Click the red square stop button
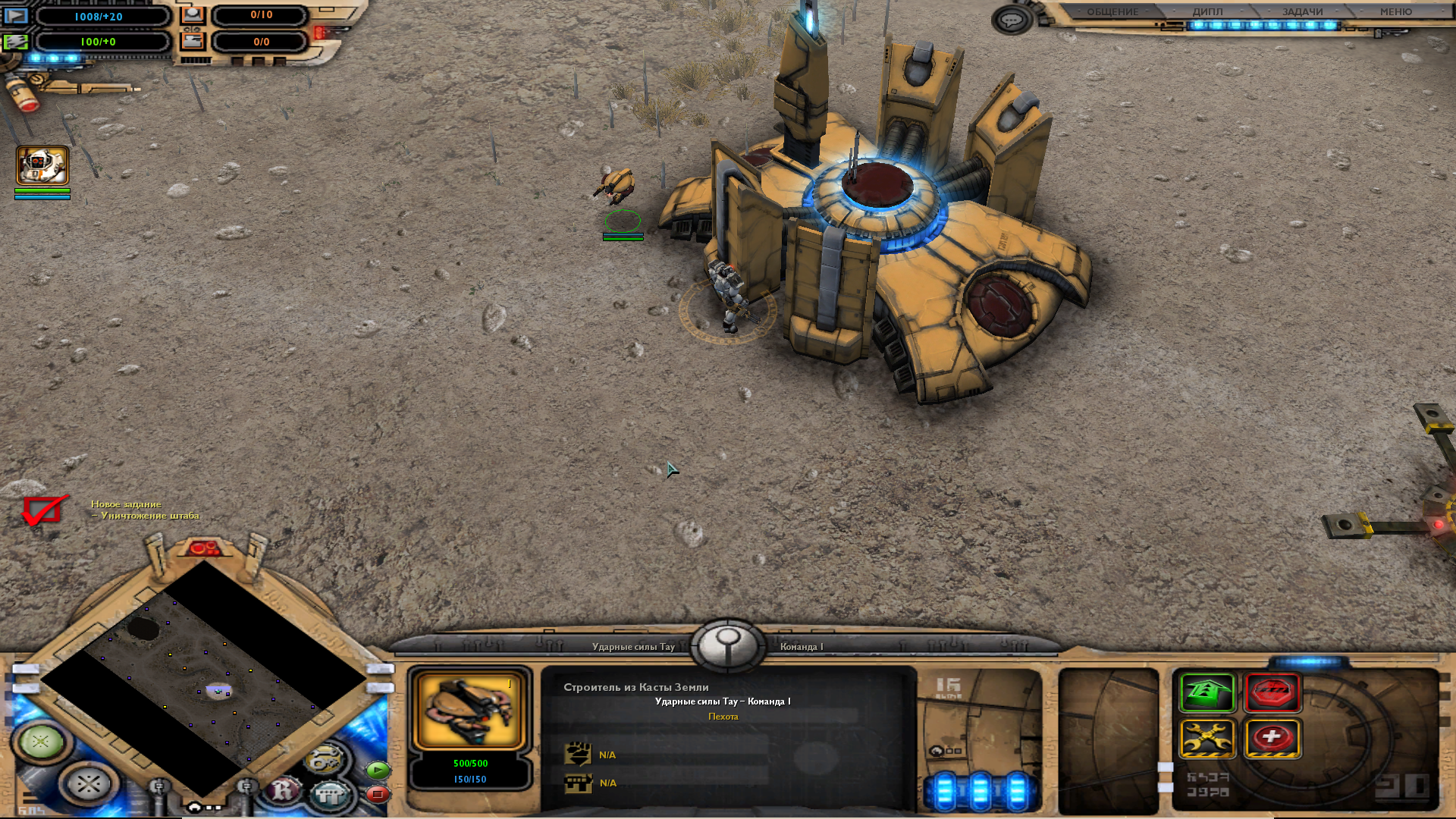Image resolution: width=1456 pixels, height=819 pixels. point(378,794)
